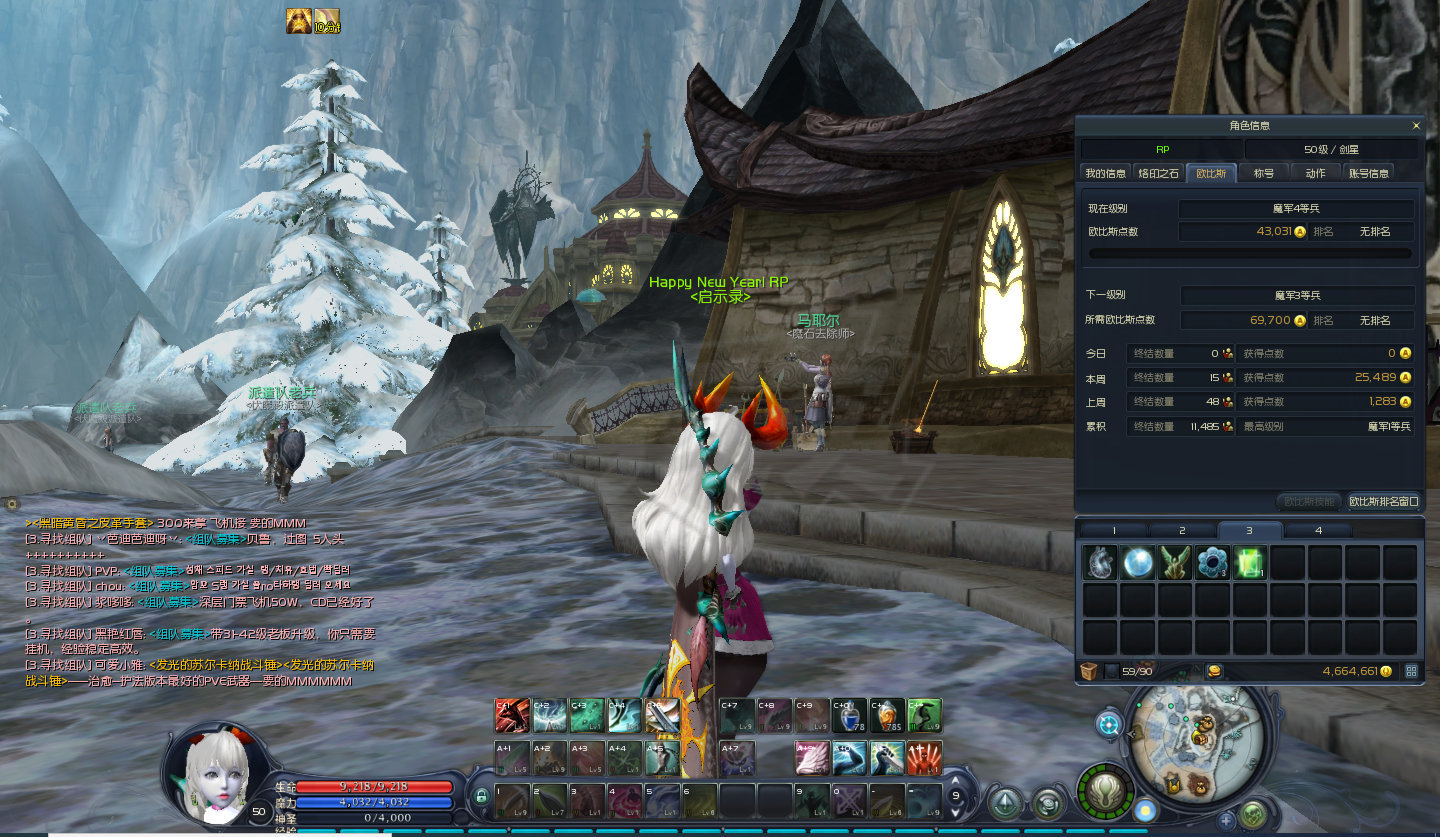This screenshot has height=837, width=1440.
Task: Open the 欧比斯排名窗口 button
Action: click(1383, 501)
